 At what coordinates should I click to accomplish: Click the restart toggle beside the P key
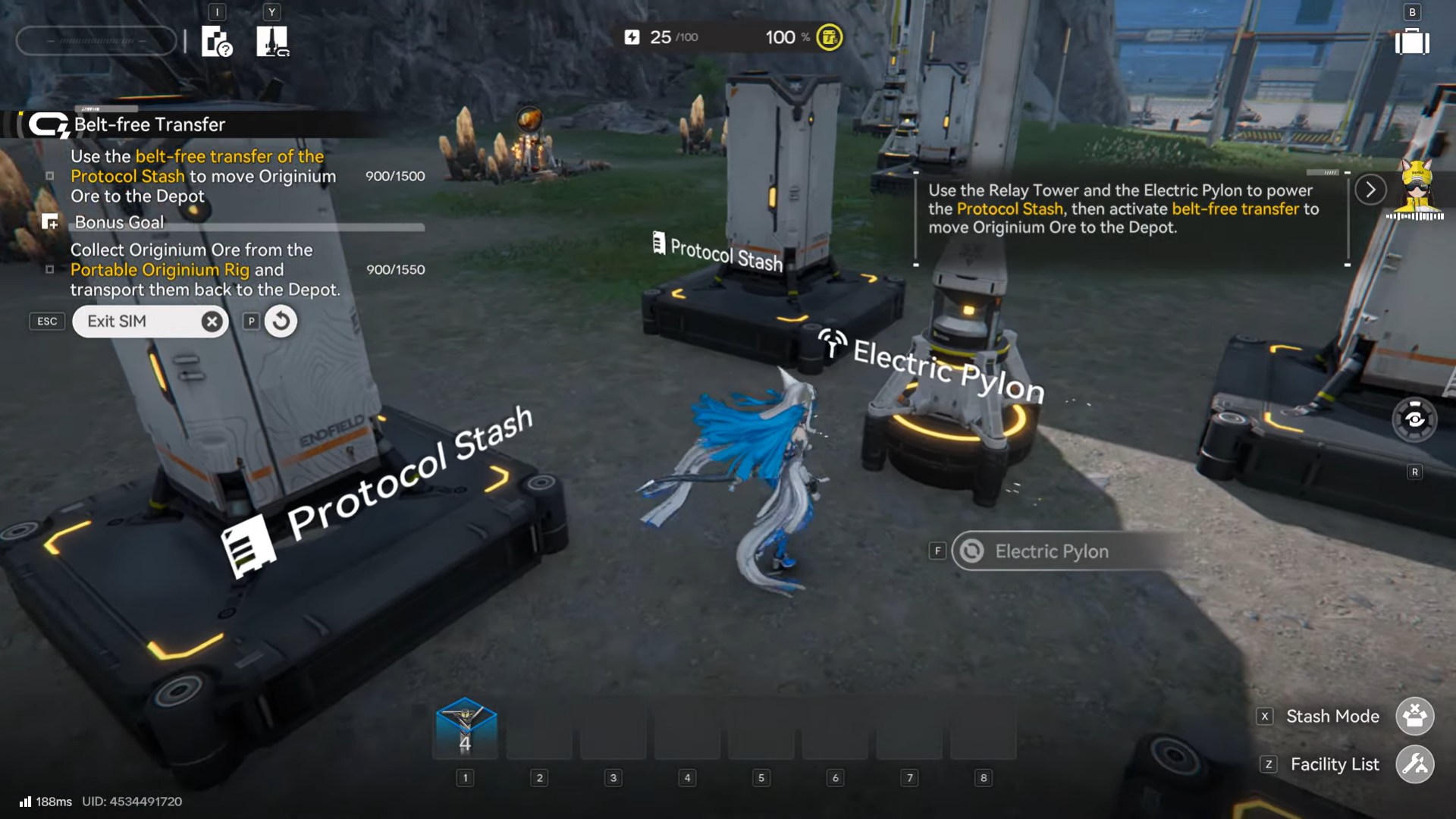[x=280, y=321]
